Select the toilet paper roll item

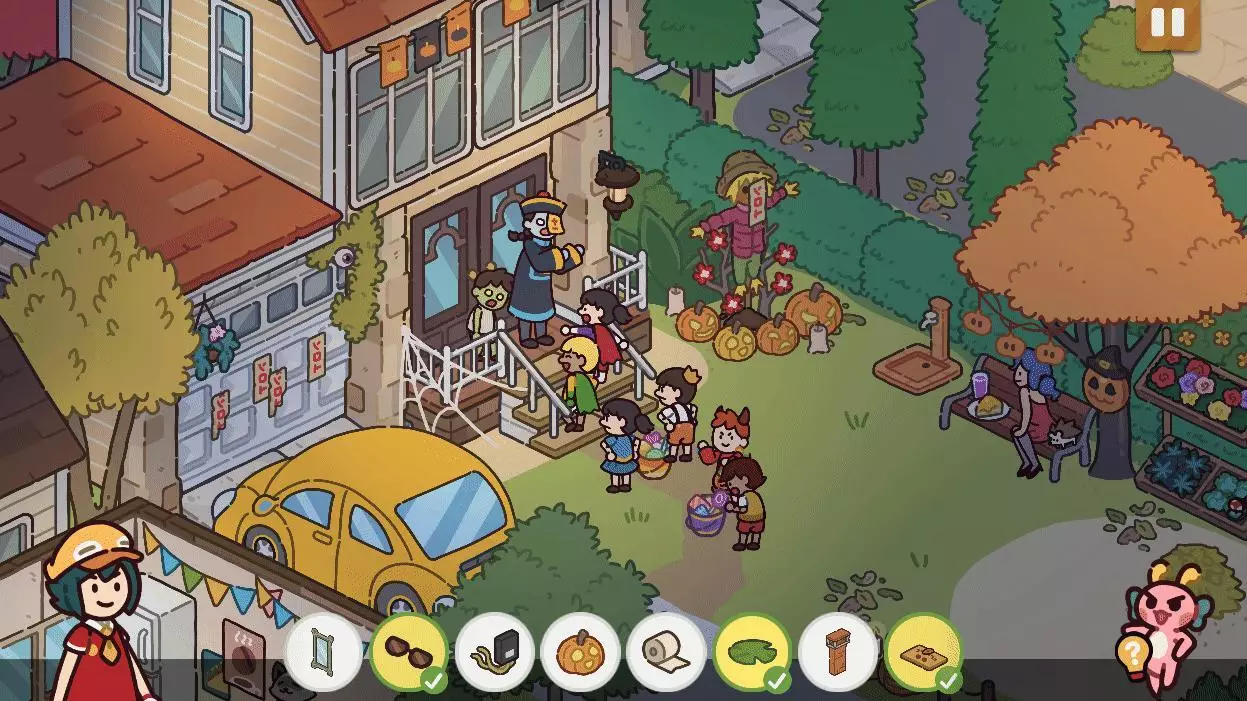[666, 652]
